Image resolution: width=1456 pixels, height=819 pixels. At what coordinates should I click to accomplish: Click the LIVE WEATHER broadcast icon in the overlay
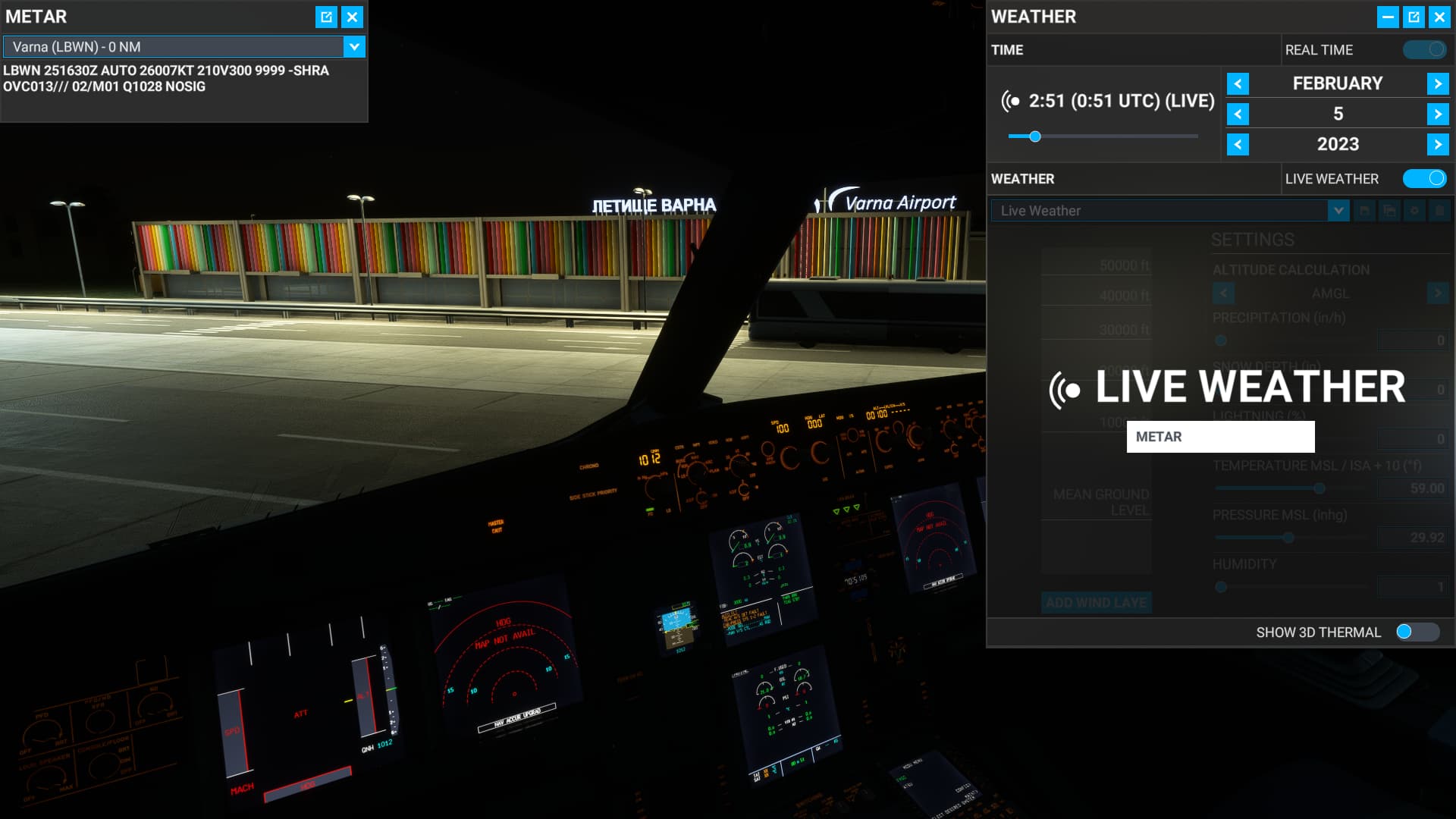(1065, 389)
